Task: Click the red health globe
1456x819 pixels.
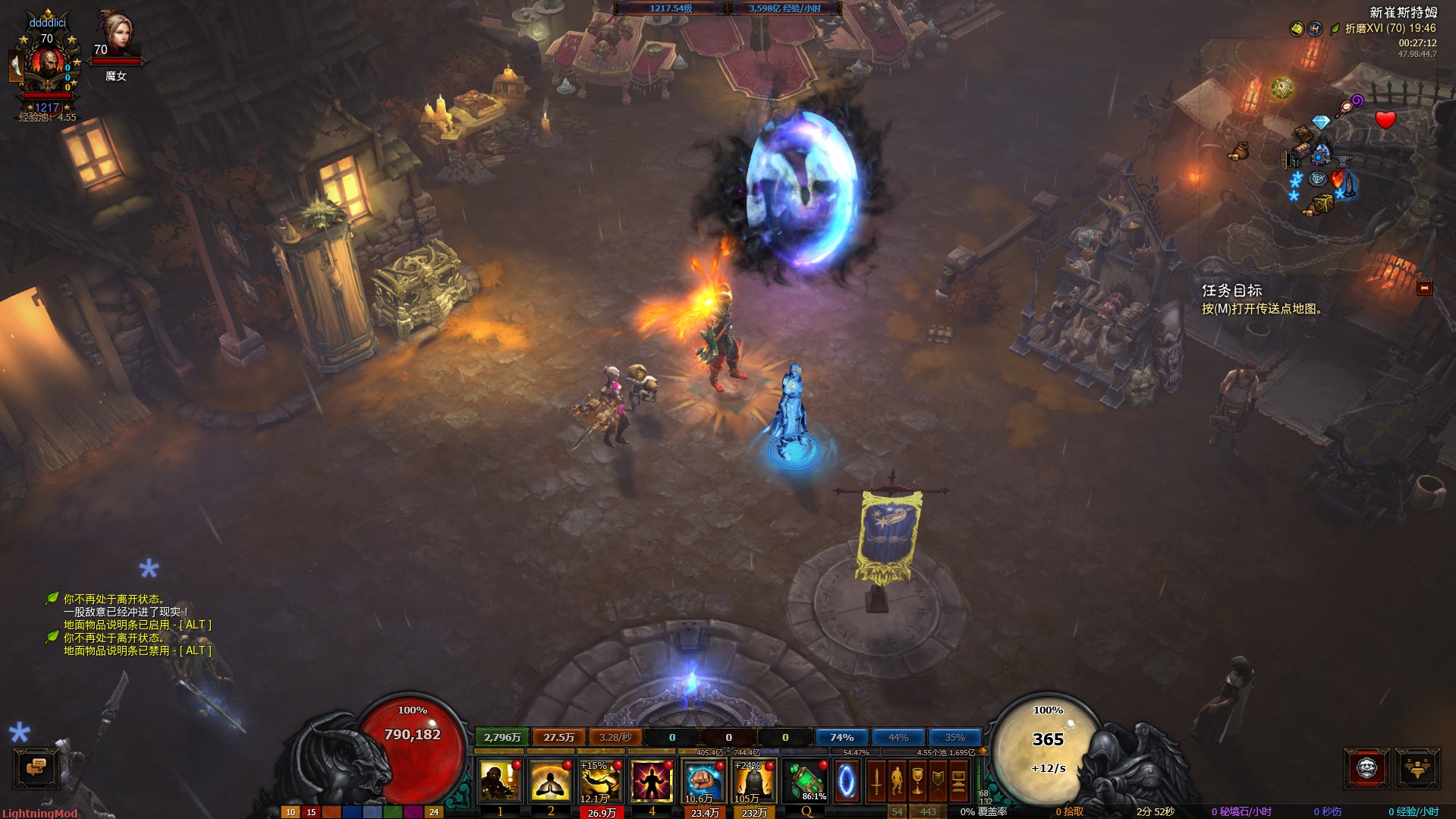Action: coord(412,748)
